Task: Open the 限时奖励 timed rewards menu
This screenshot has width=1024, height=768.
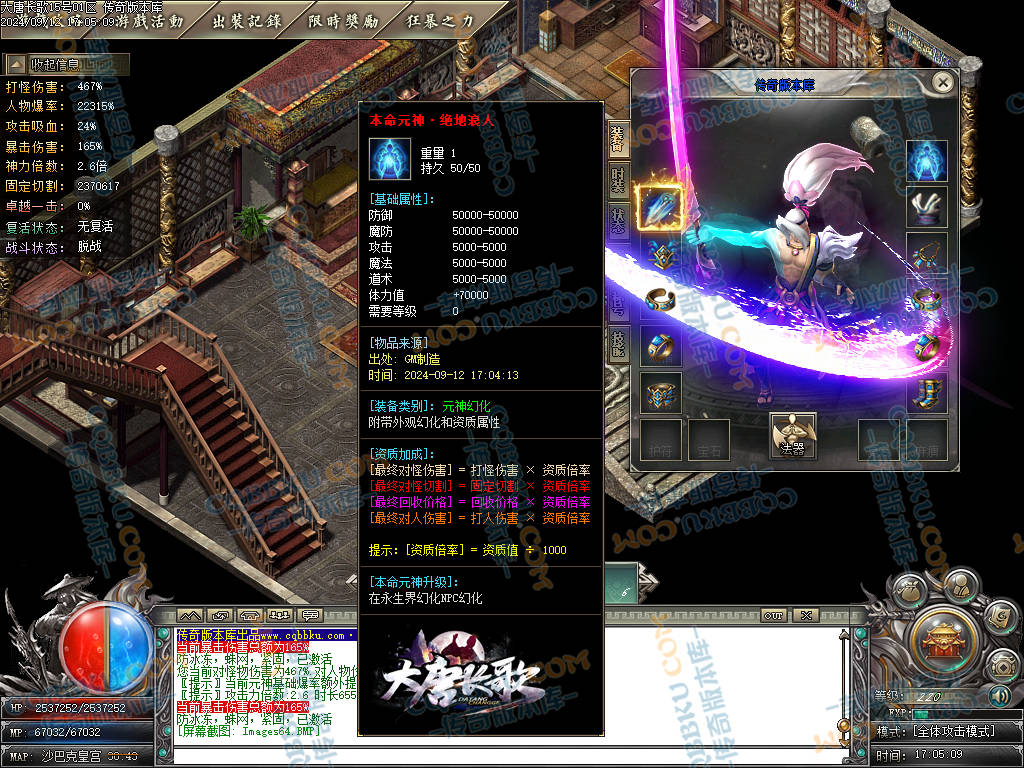Action: pos(343,21)
